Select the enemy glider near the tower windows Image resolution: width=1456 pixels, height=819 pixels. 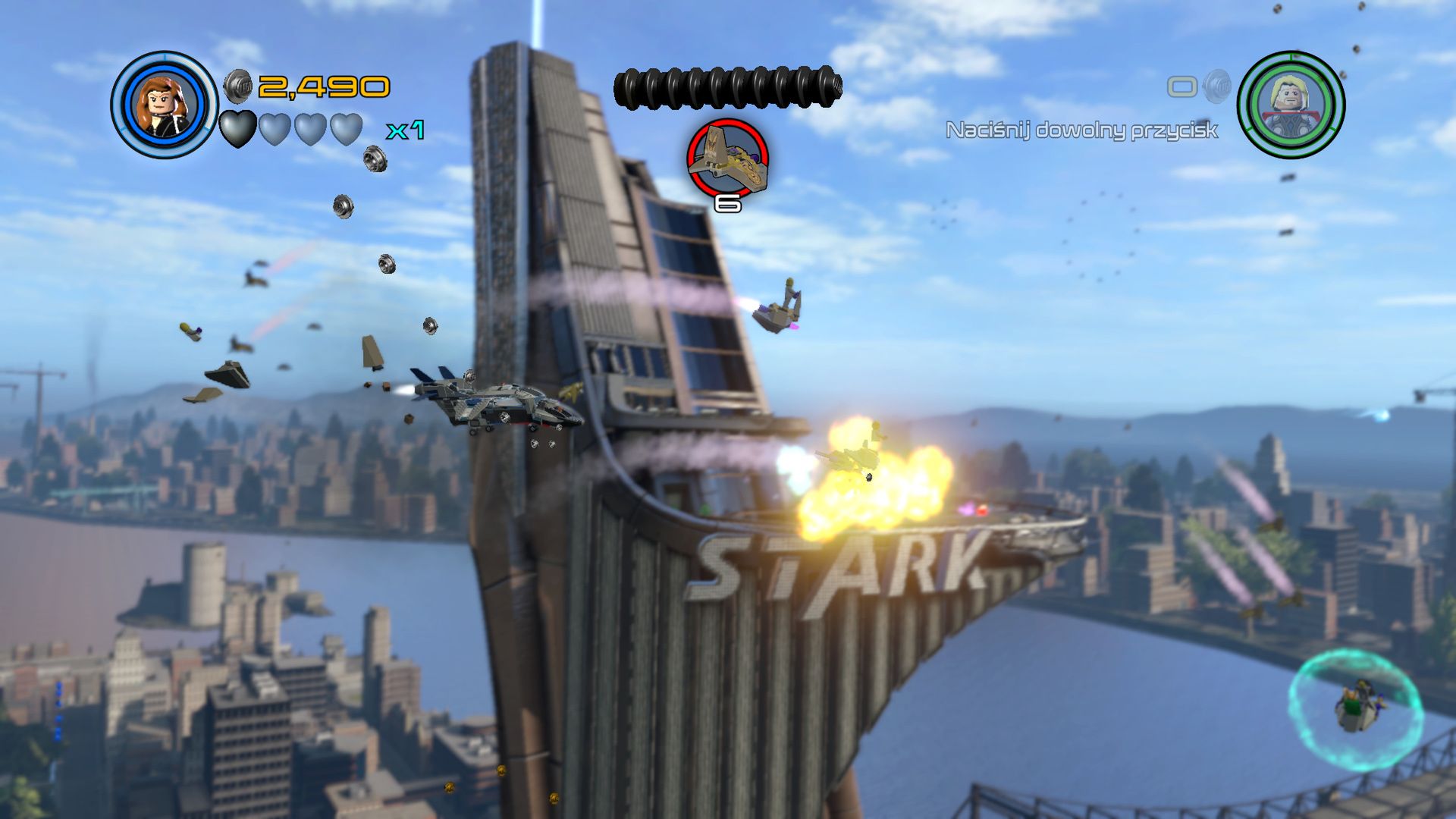781,307
